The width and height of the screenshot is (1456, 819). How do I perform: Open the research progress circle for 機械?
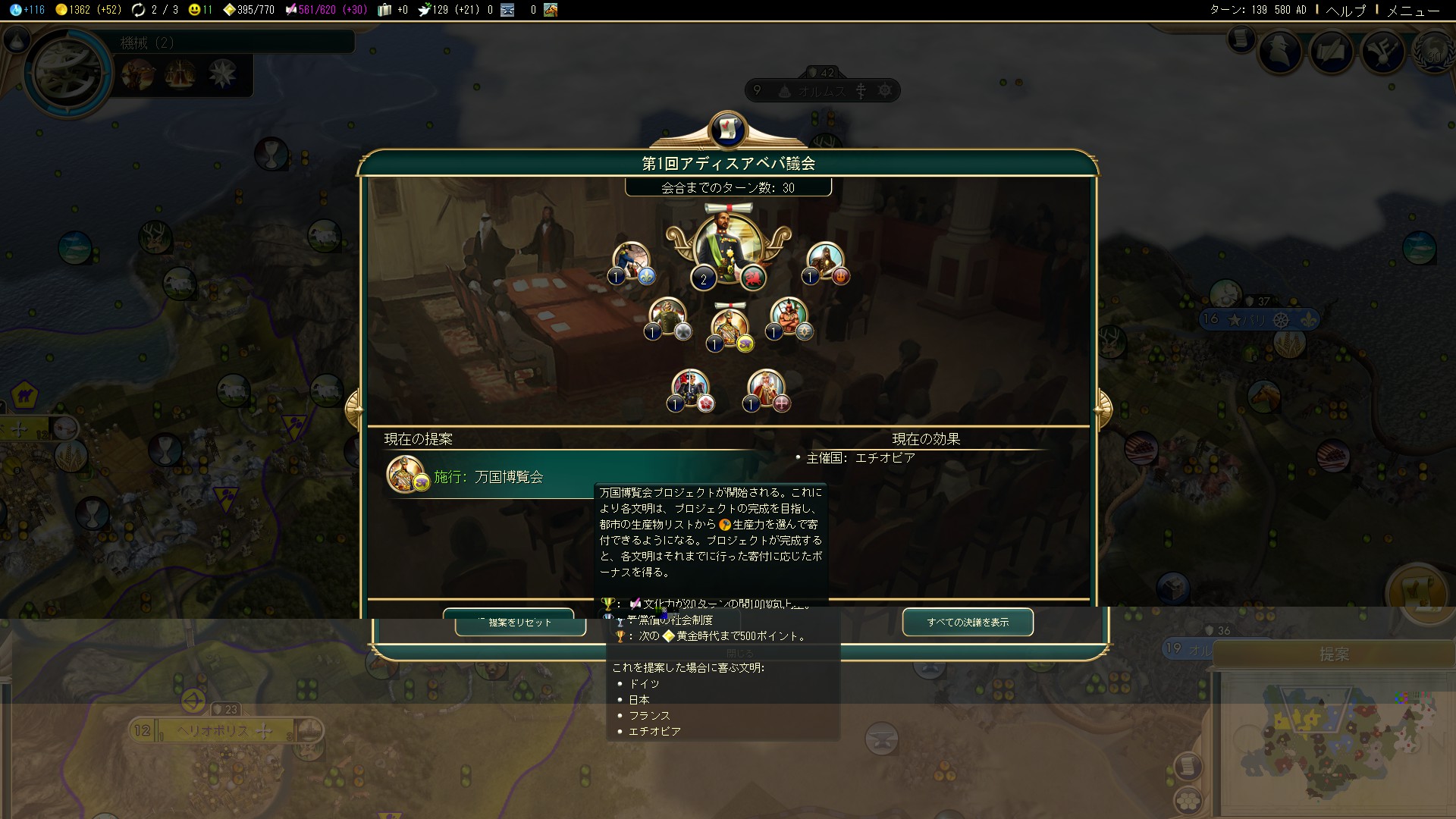[x=68, y=73]
